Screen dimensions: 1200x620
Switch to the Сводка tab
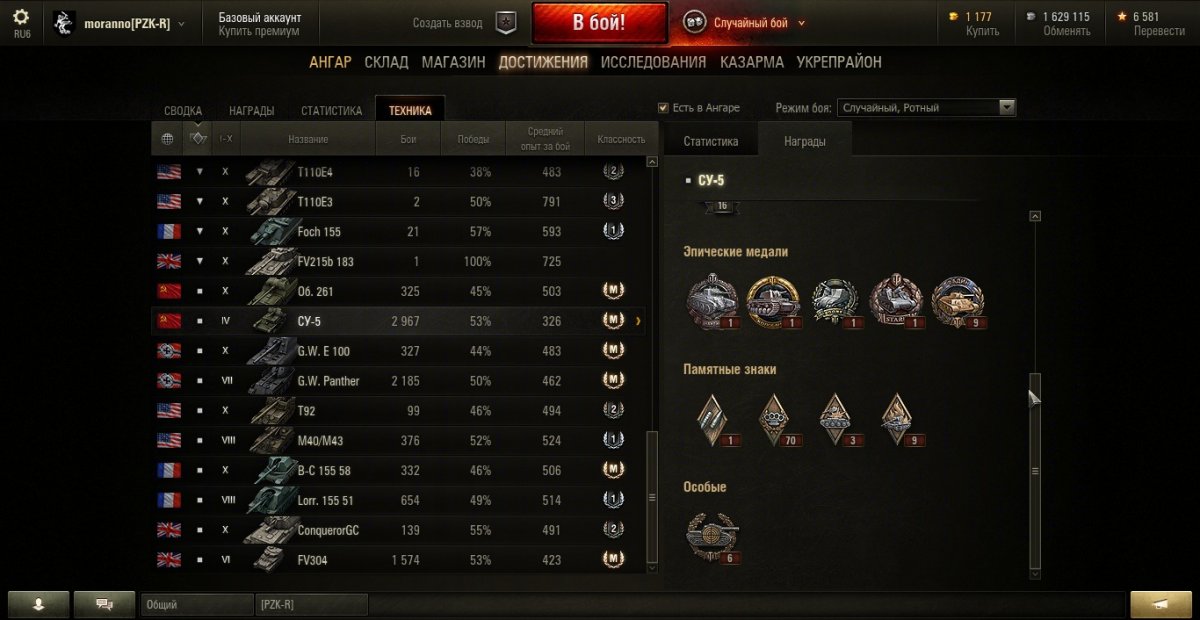point(183,111)
